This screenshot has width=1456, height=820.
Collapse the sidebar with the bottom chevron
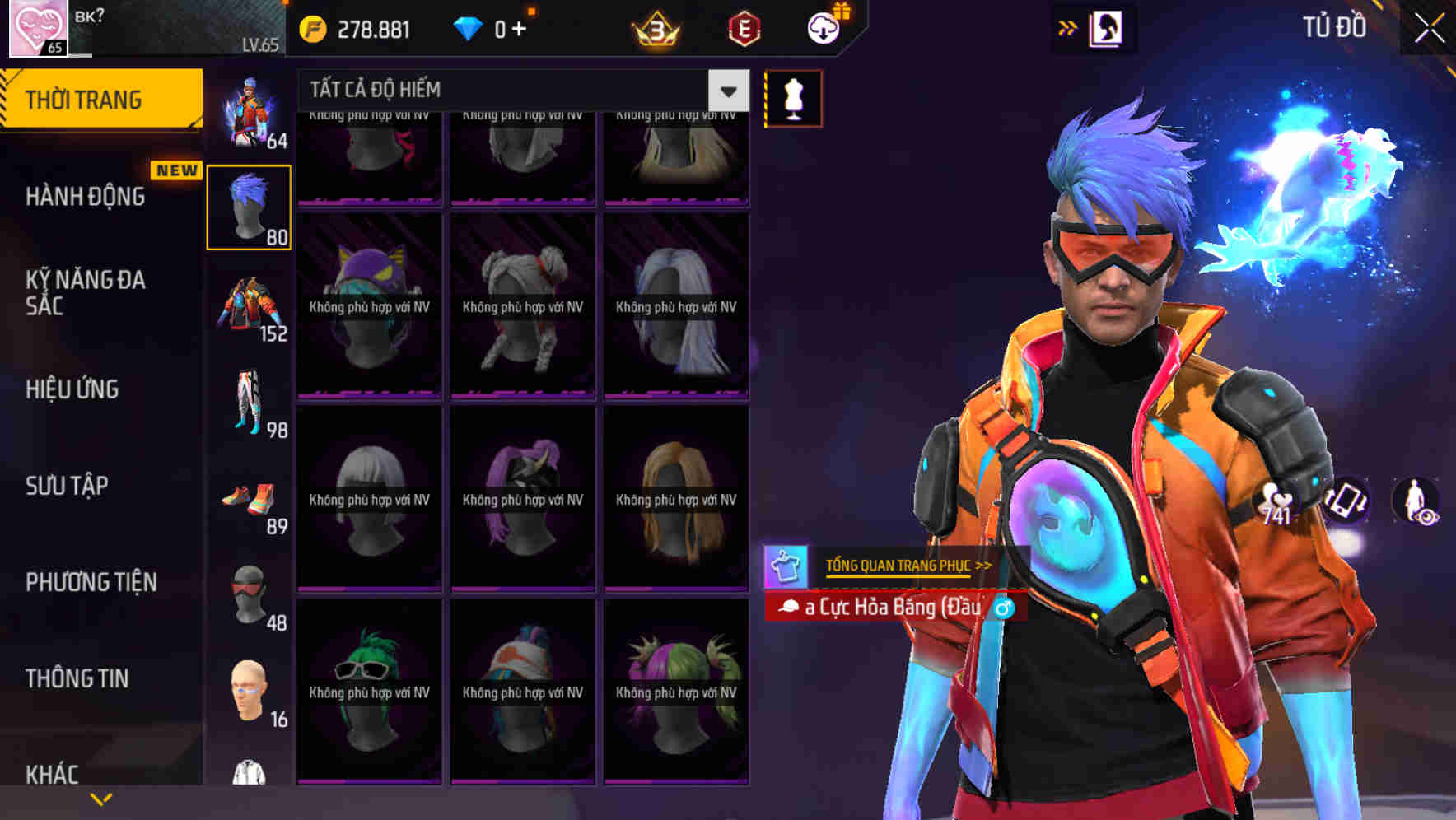pos(100,798)
